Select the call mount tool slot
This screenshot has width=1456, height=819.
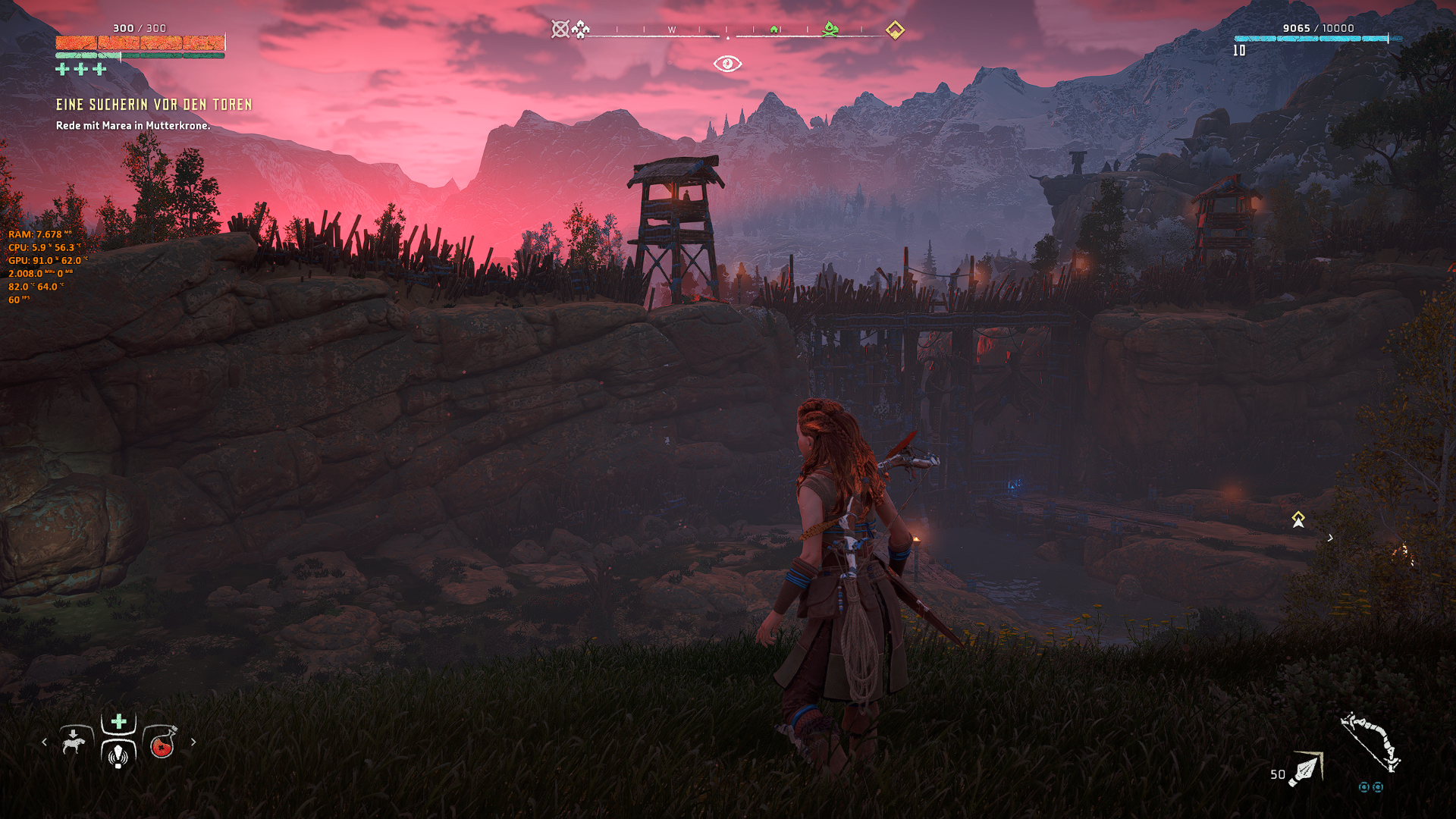[74, 742]
